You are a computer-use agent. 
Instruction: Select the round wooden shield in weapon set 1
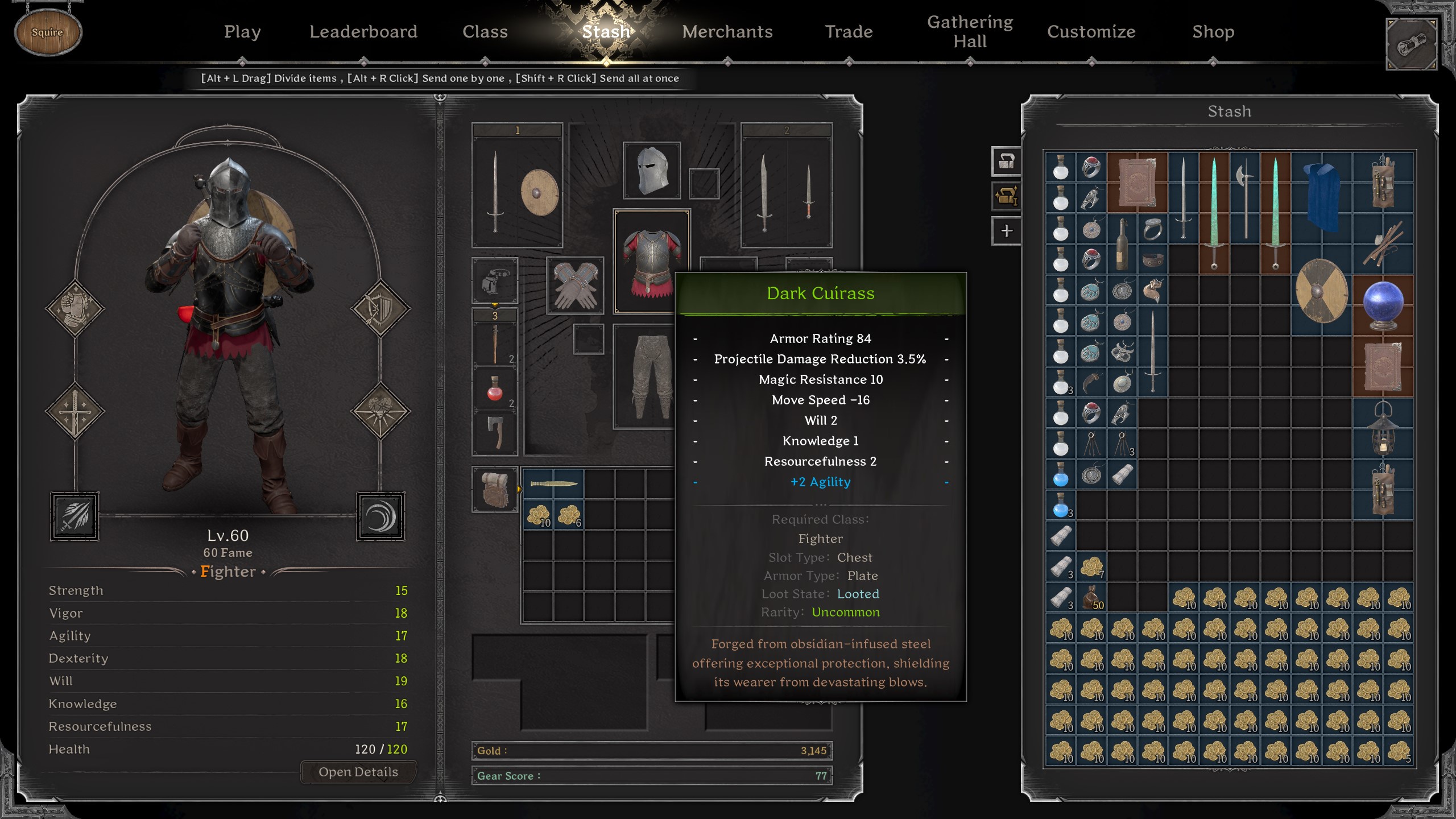[x=539, y=193]
